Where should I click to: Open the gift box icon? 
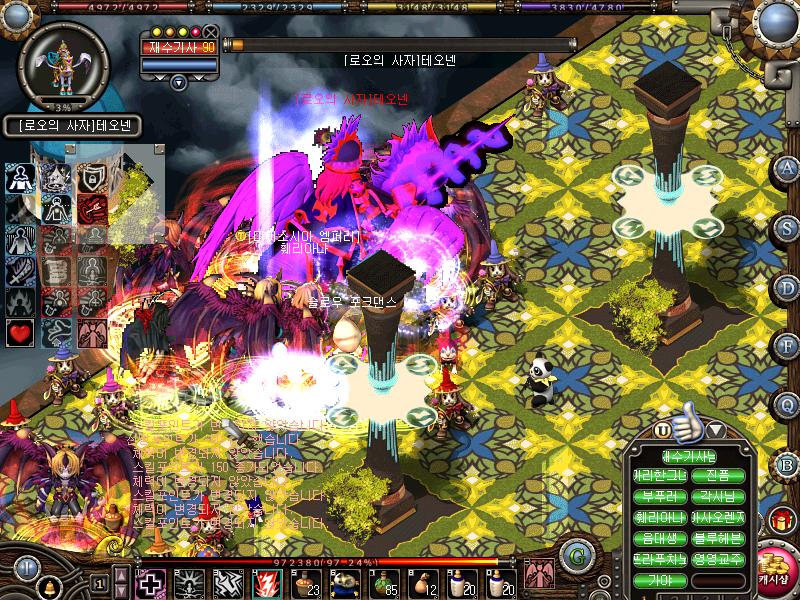click(779, 520)
